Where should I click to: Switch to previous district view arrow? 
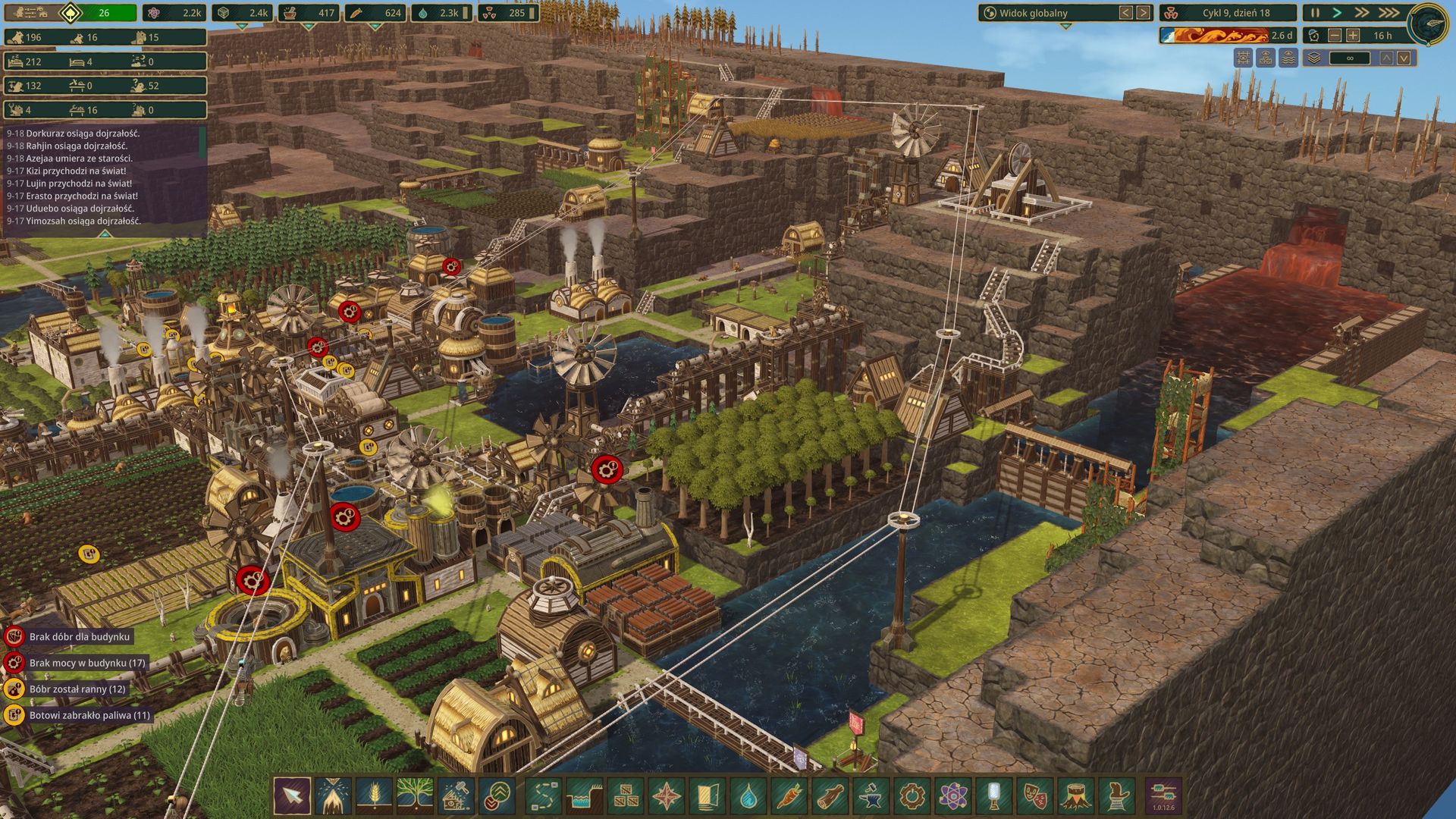(1125, 13)
